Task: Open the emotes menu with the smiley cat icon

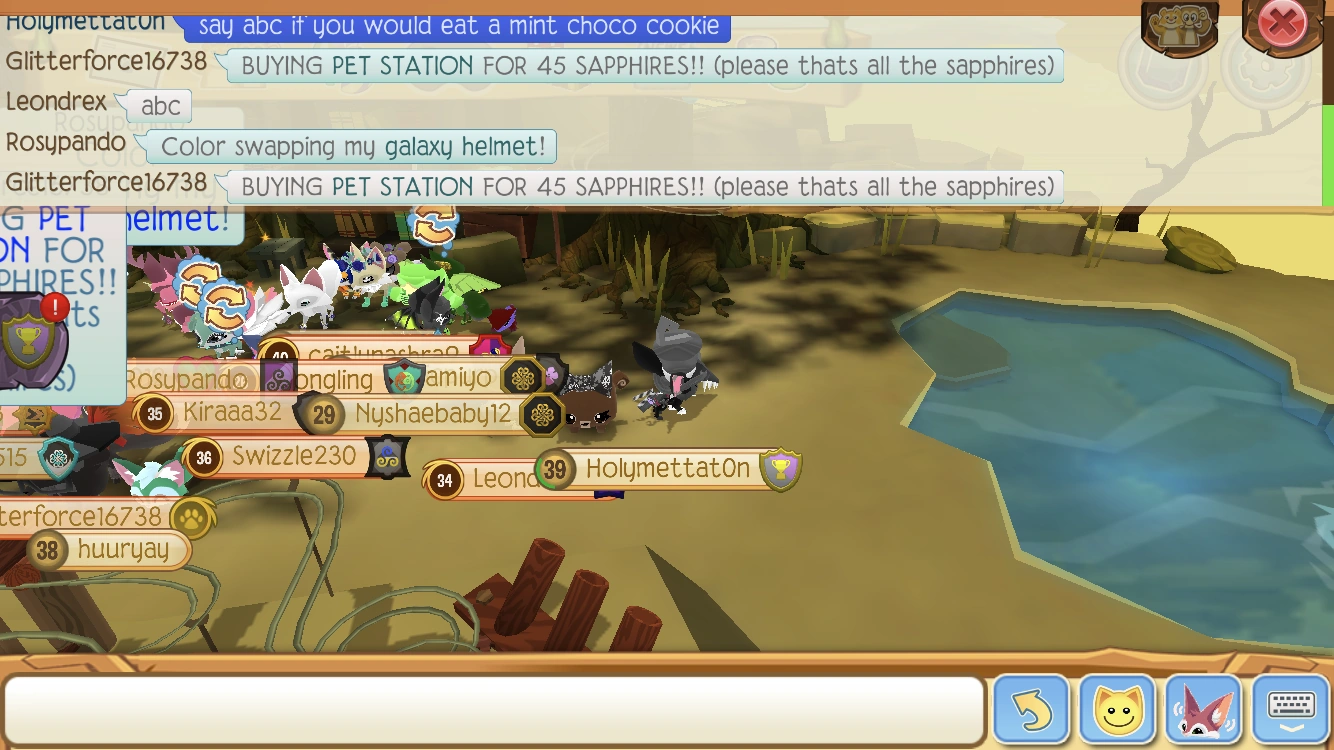Action: [1116, 710]
